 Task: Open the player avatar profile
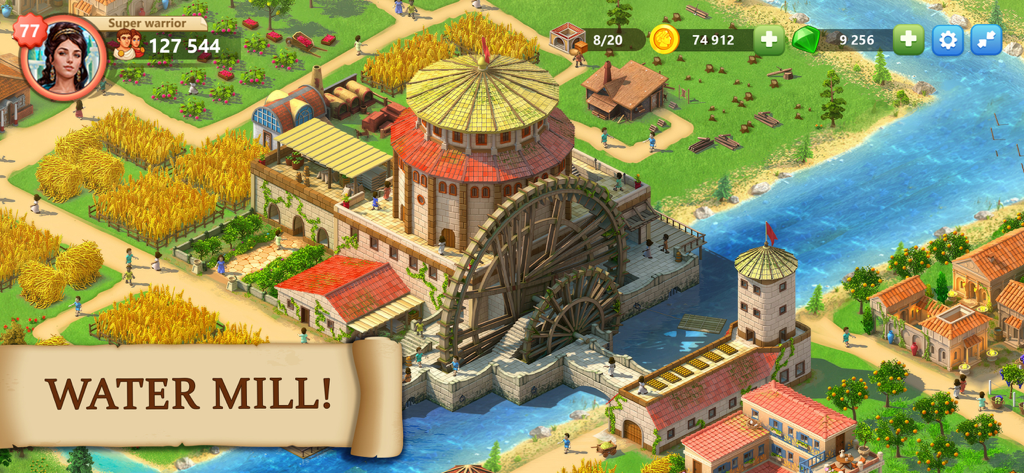[63, 57]
